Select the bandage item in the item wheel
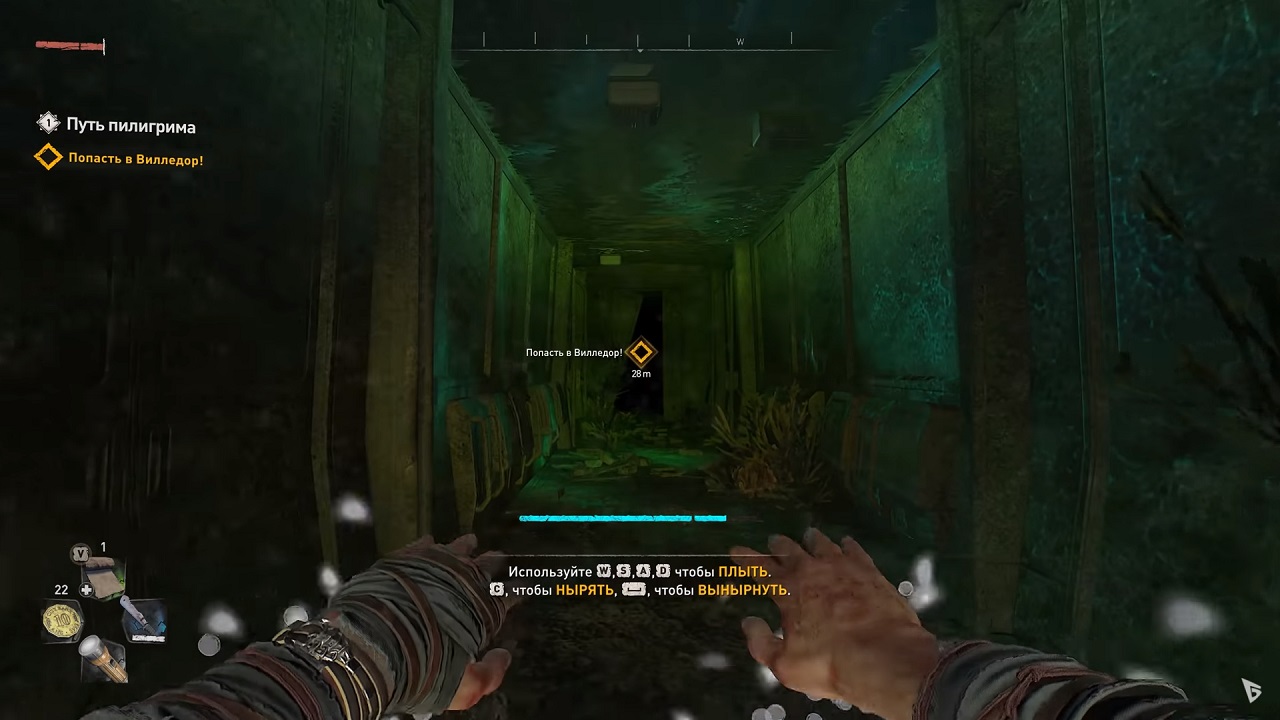The width and height of the screenshot is (1280, 720). tap(104, 578)
